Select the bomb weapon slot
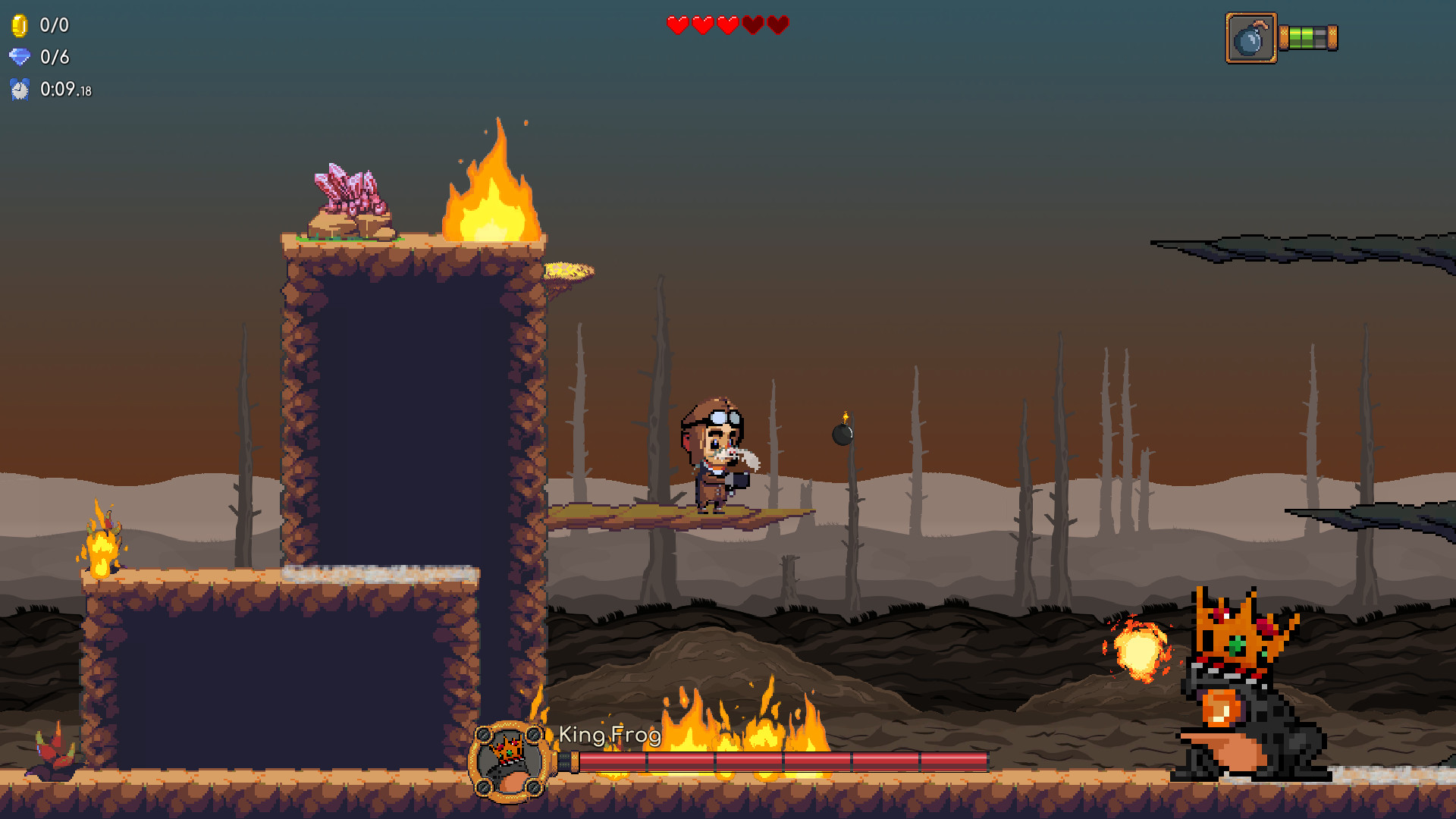The image size is (1456, 819). [x=1250, y=38]
